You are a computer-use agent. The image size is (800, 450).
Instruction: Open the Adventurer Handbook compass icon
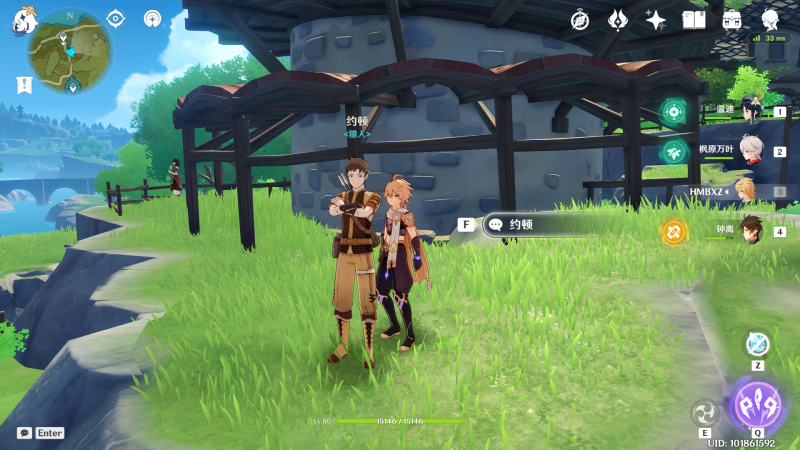tap(580, 20)
